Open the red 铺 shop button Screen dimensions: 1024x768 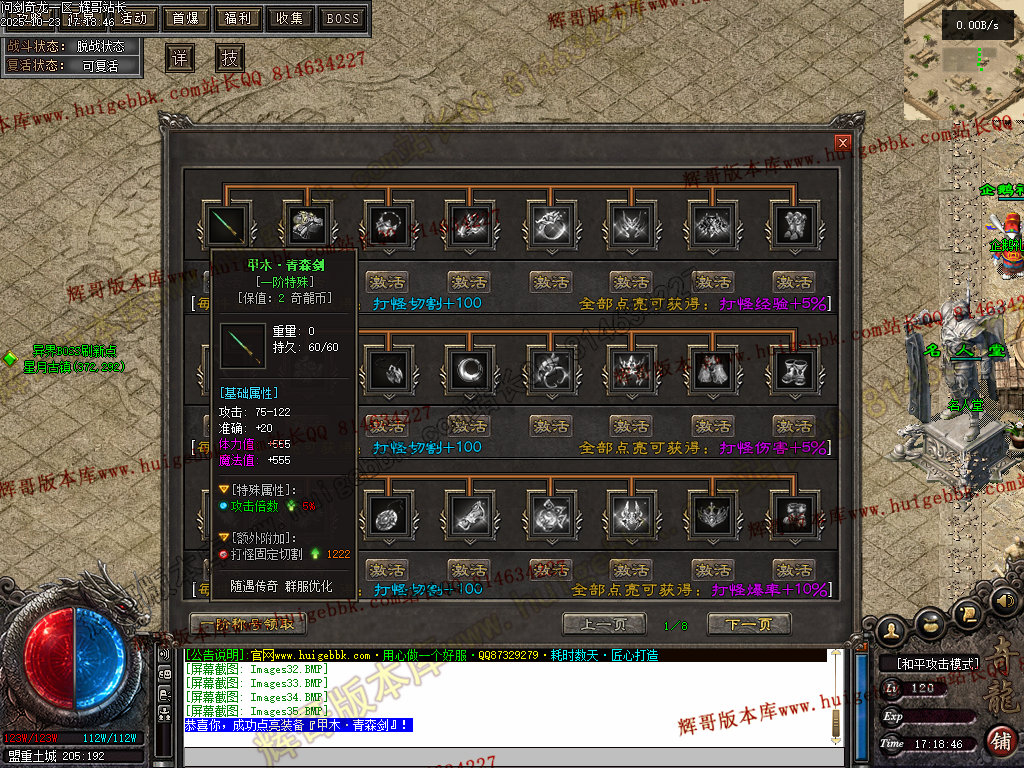(x=1001, y=741)
